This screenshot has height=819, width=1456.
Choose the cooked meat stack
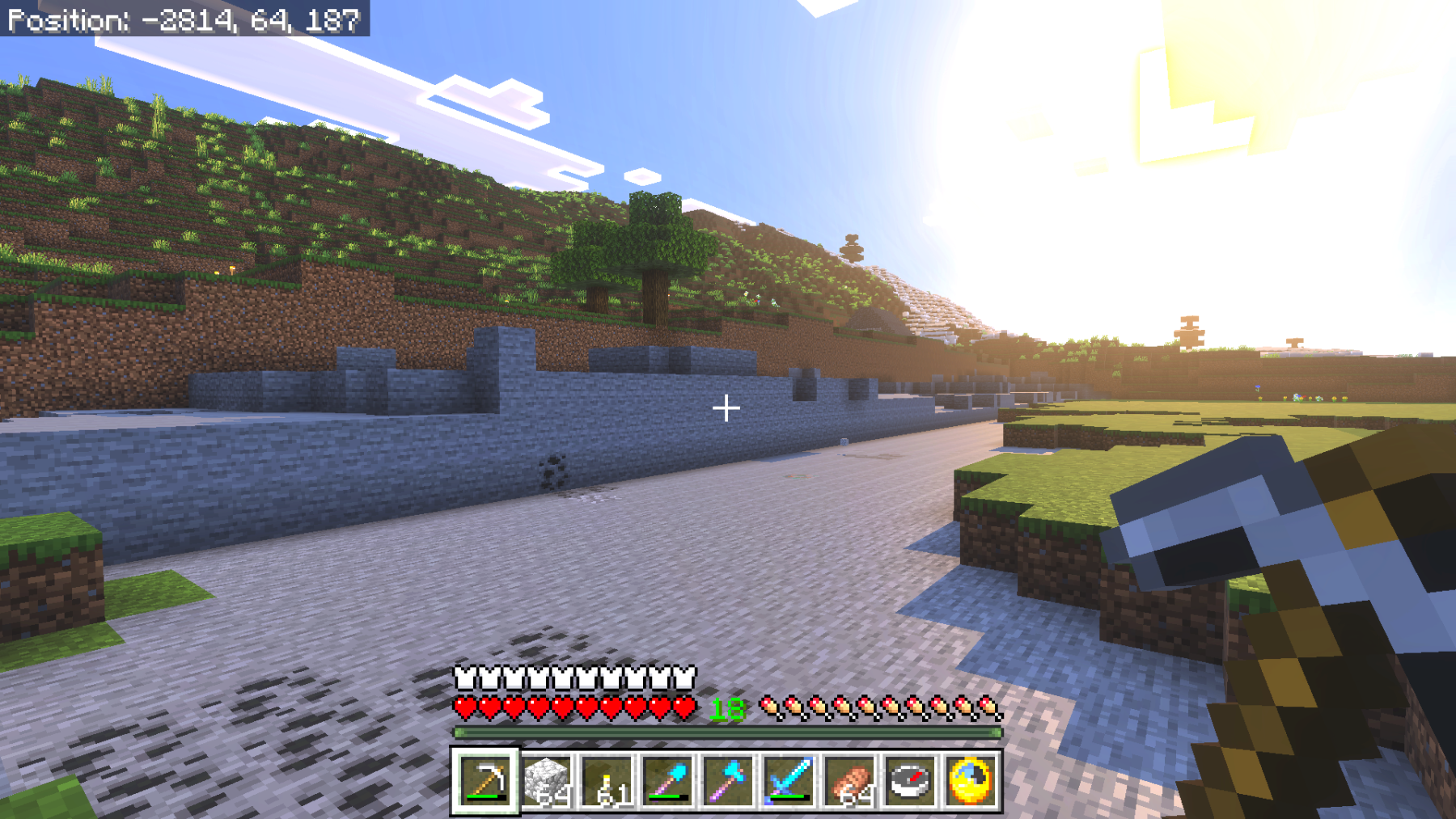[849, 781]
